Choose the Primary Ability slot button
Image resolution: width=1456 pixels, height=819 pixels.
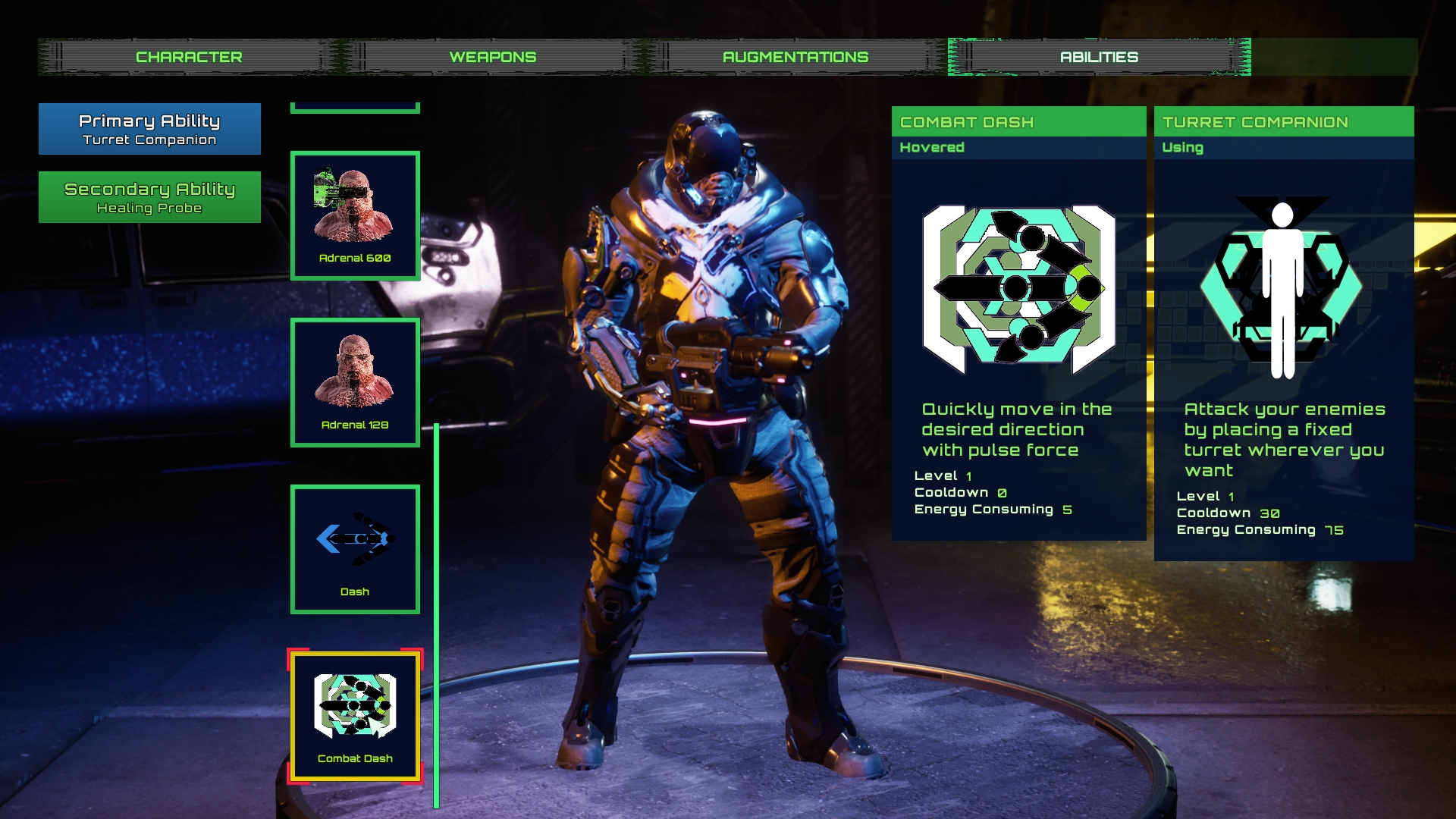[149, 129]
